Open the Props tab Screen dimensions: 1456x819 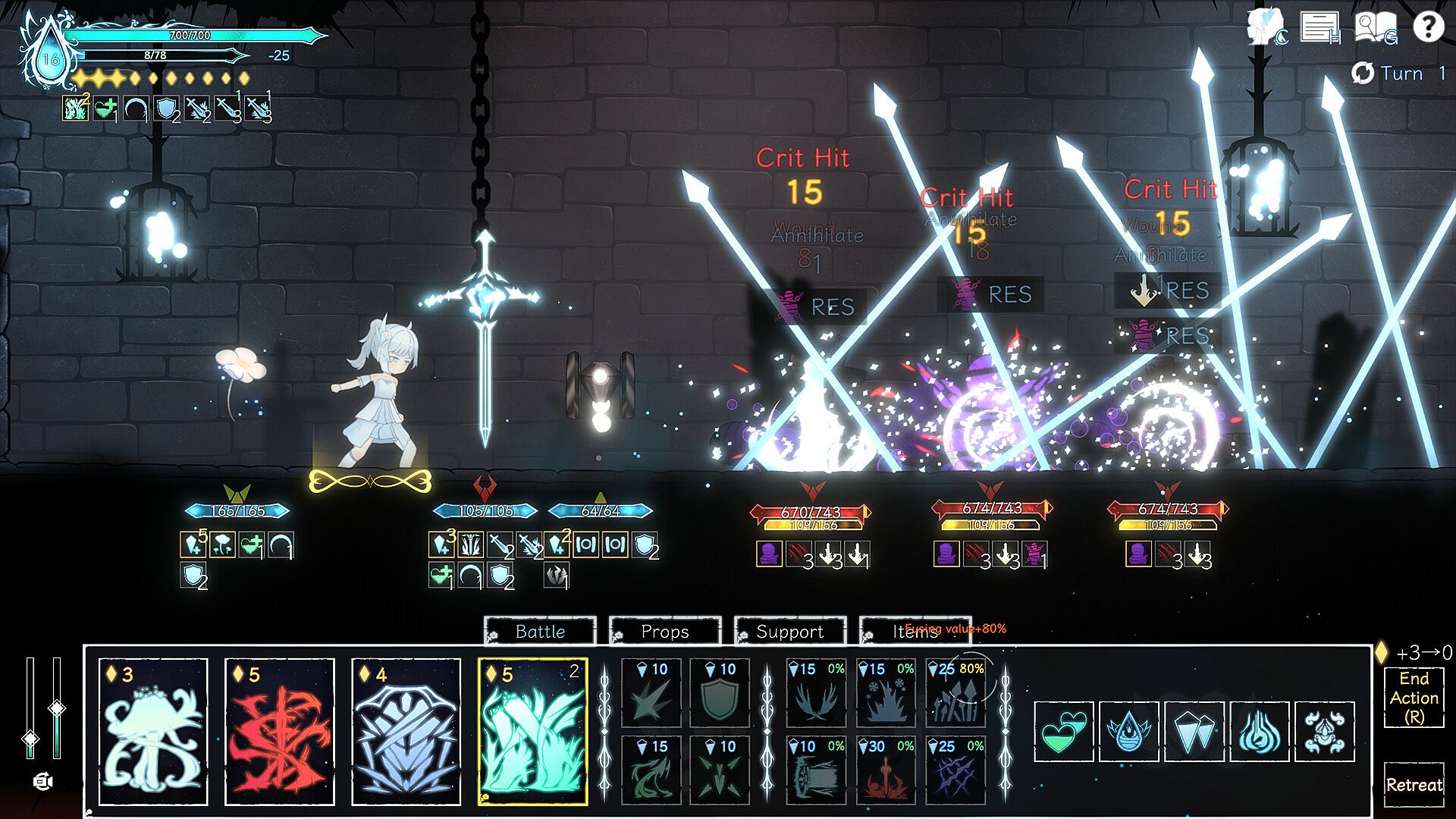665,632
